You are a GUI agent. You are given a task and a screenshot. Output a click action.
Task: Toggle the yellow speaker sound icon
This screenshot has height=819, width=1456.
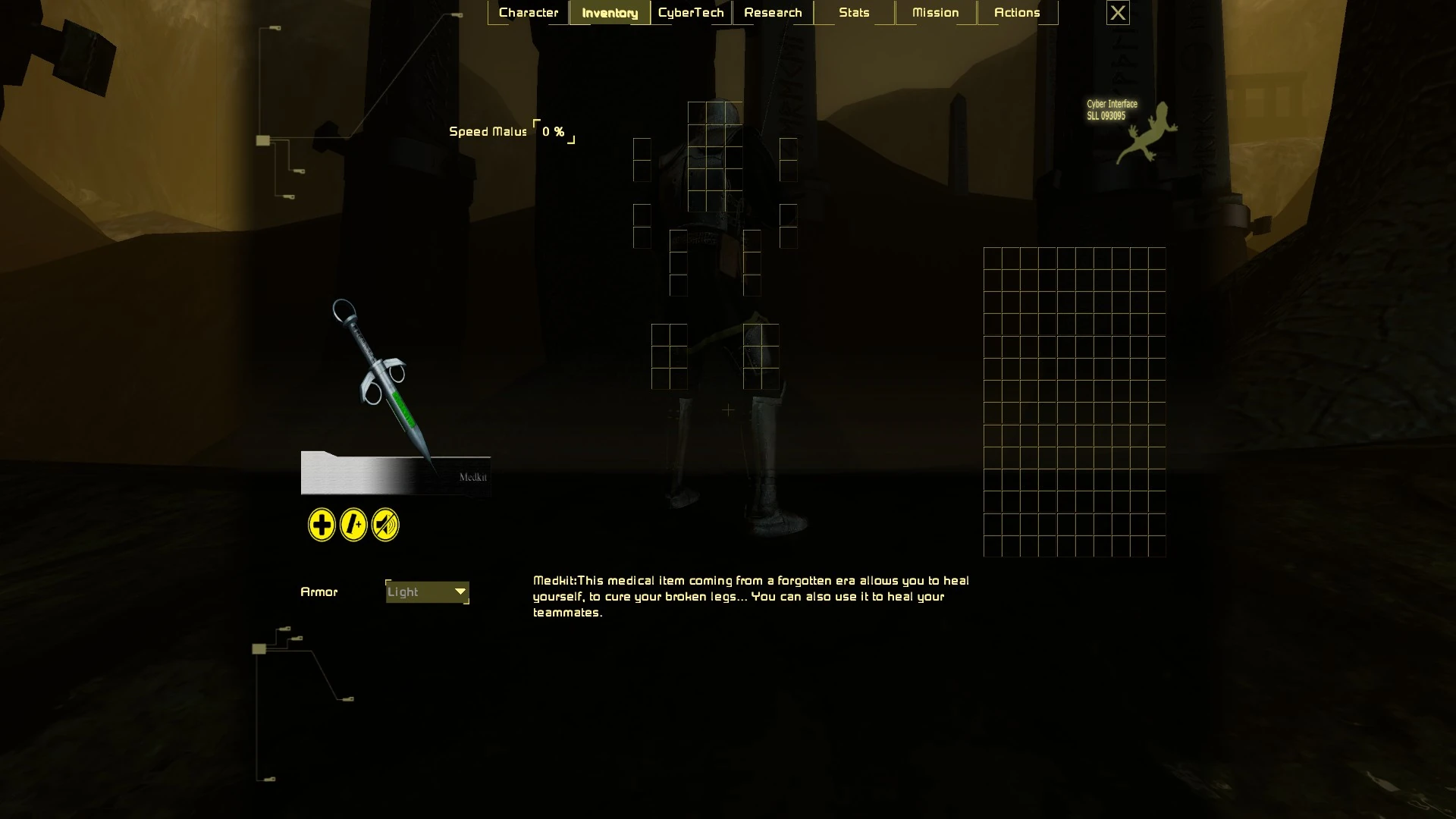click(385, 525)
